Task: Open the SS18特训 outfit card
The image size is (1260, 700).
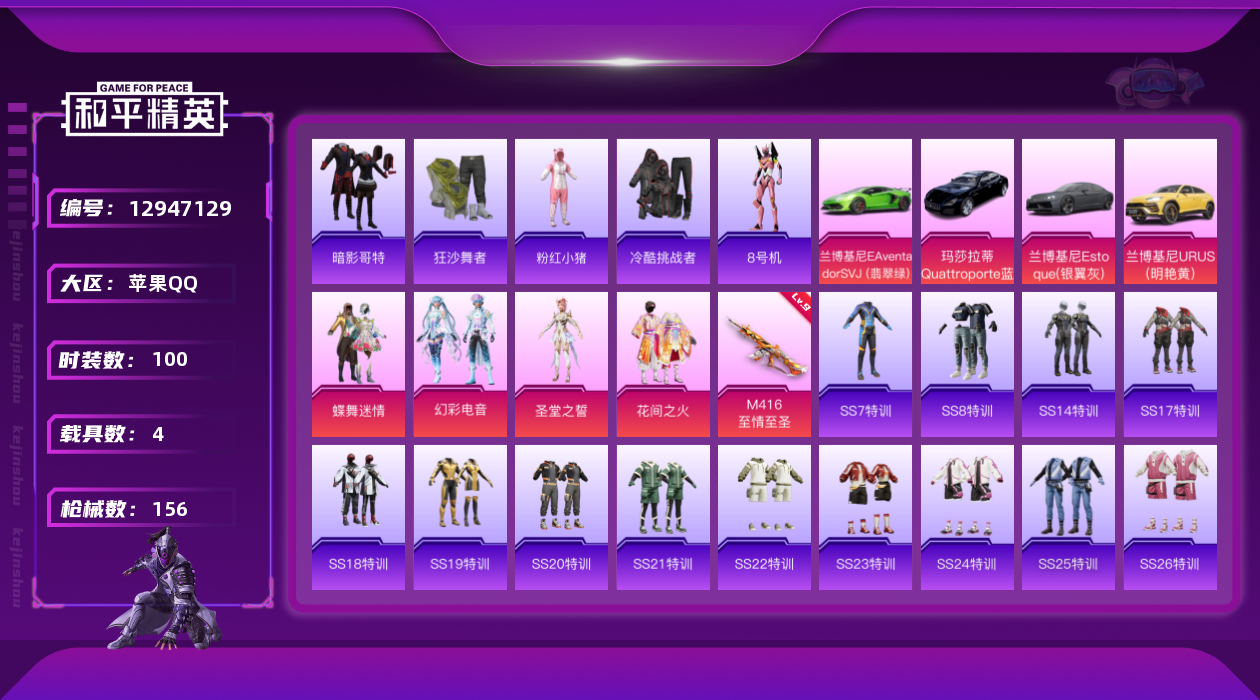Action: point(358,516)
